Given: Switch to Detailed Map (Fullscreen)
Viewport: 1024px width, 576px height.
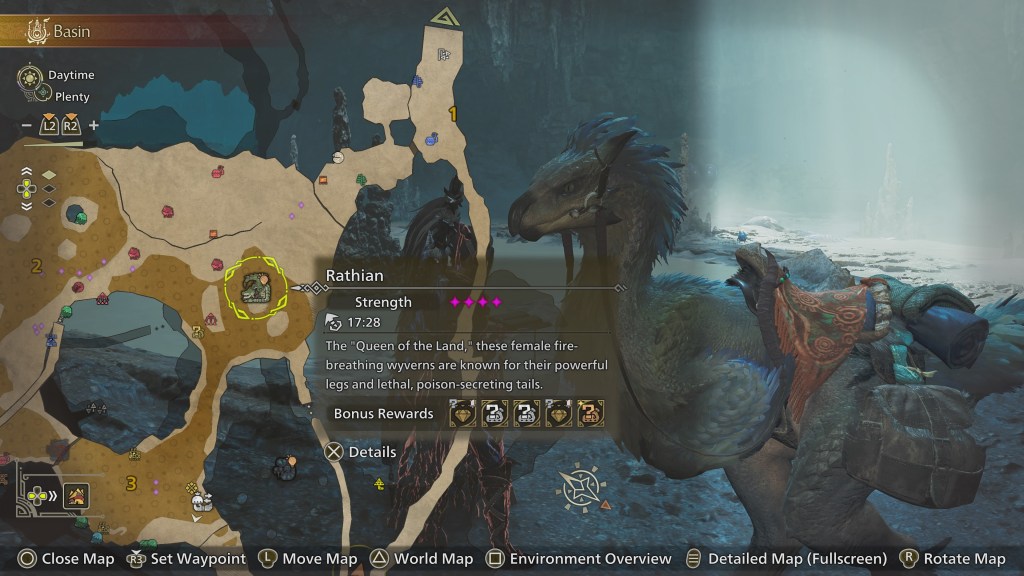Looking at the screenshot, I should [x=786, y=559].
